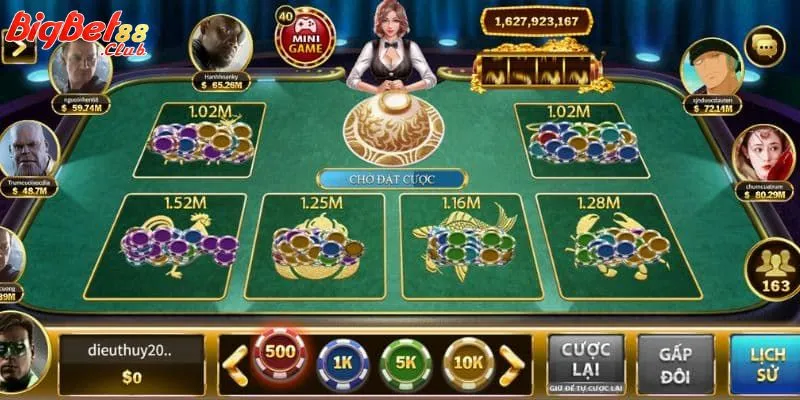Viewport: 800px width, 400px height.
Task: Open the Mini Game menu
Action: coord(303,38)
